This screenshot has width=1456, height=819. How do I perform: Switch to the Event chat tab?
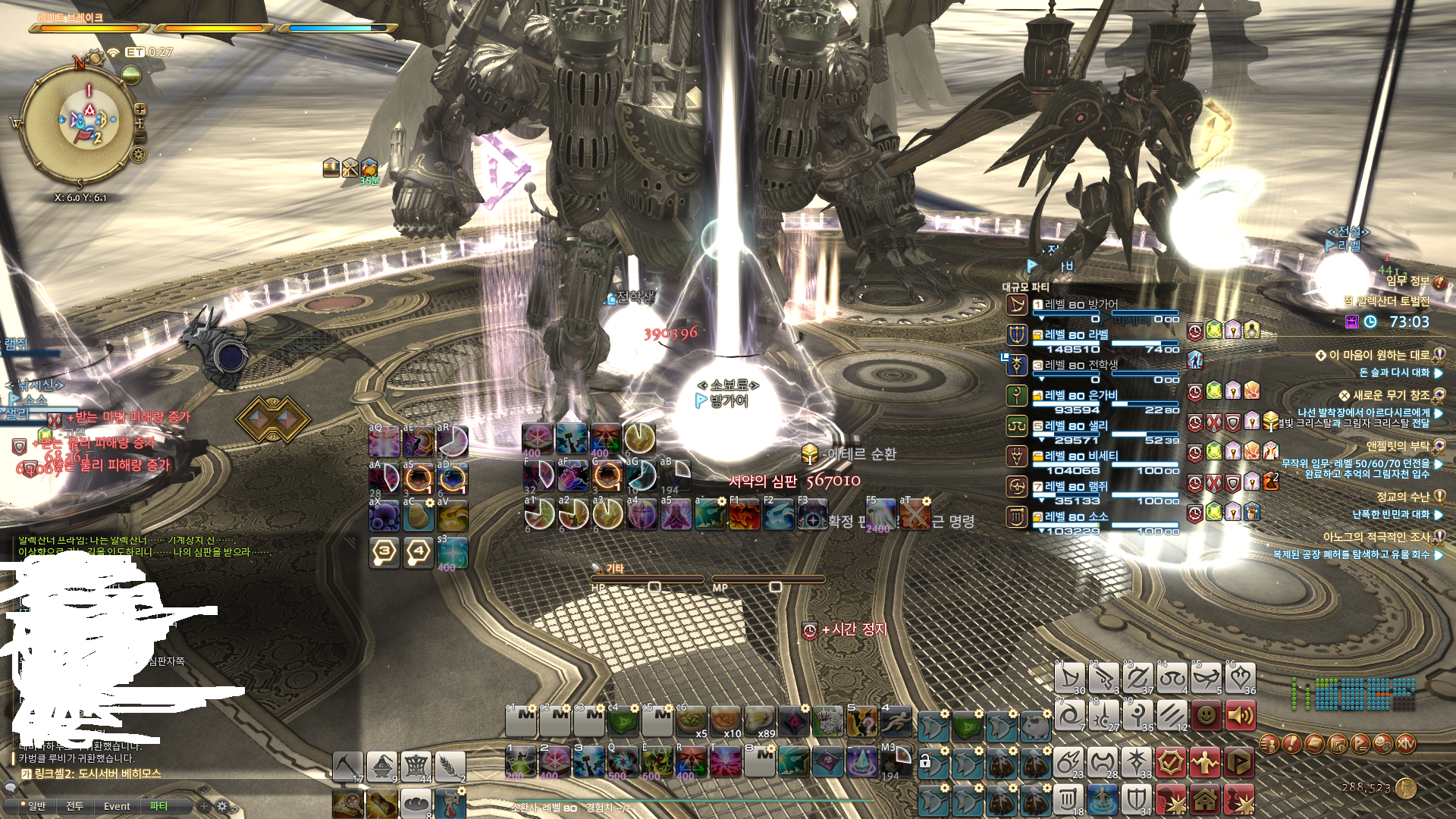tap(117, 806)
